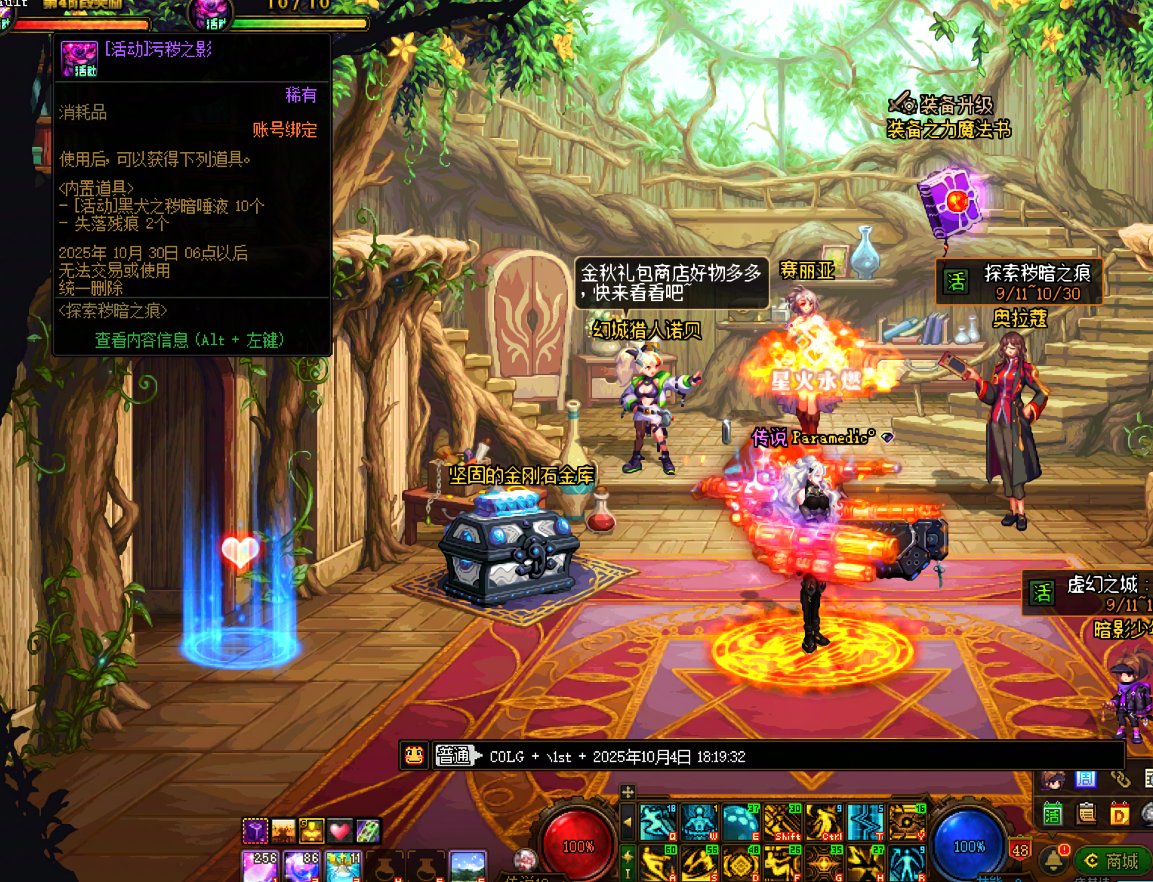Use the consumable with 86 count
The image size is (1153, 882).
(x=300, y=866)
